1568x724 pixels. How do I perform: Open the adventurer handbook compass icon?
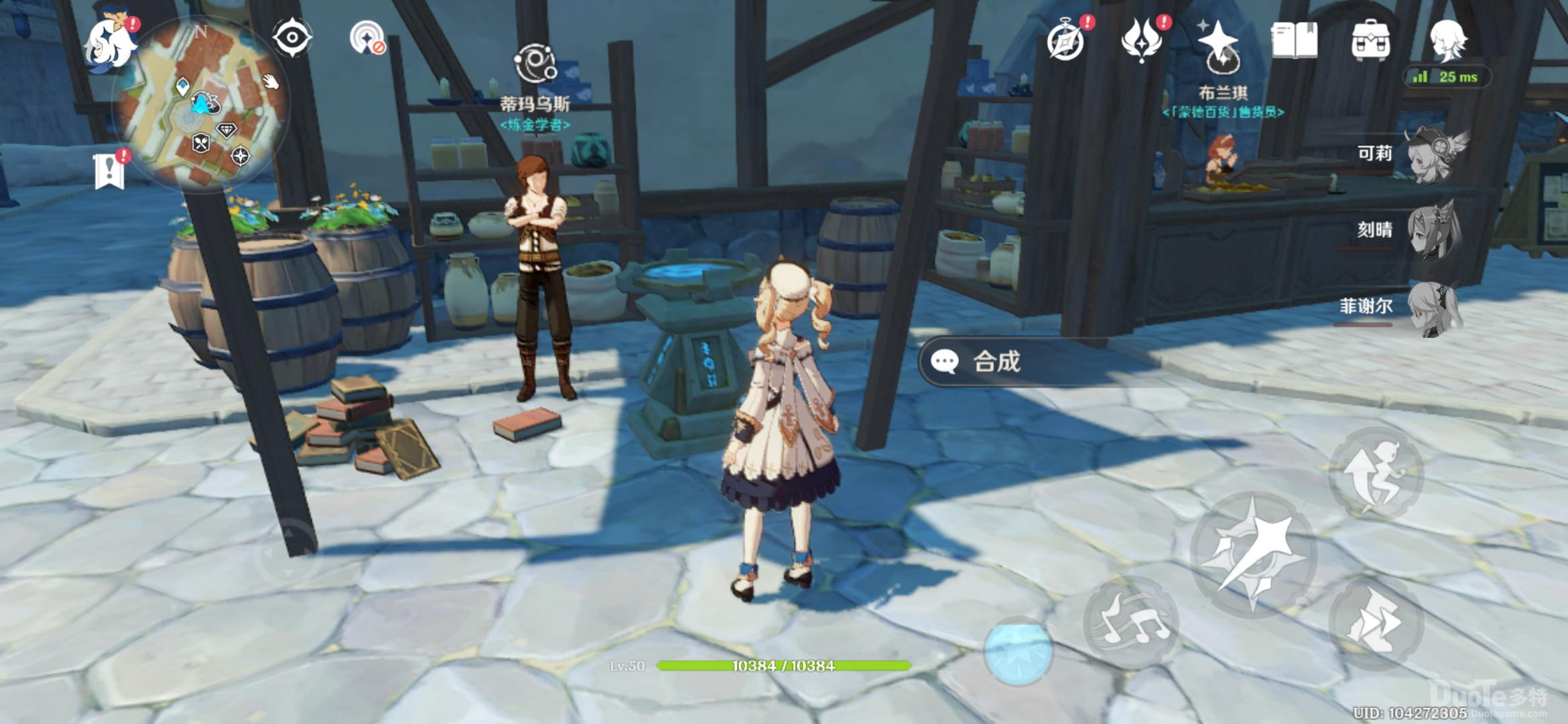[1066, 42]
